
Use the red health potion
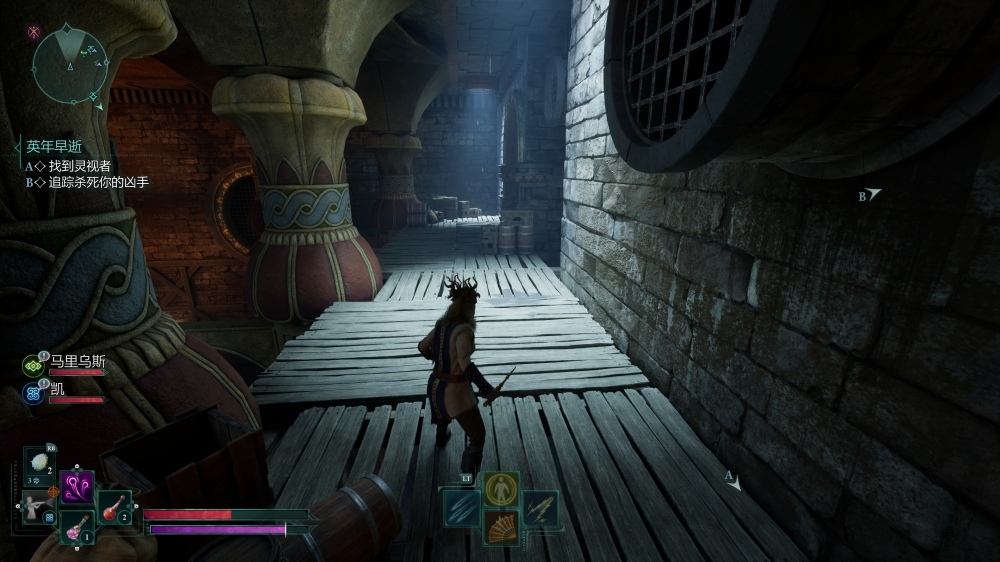114,508
